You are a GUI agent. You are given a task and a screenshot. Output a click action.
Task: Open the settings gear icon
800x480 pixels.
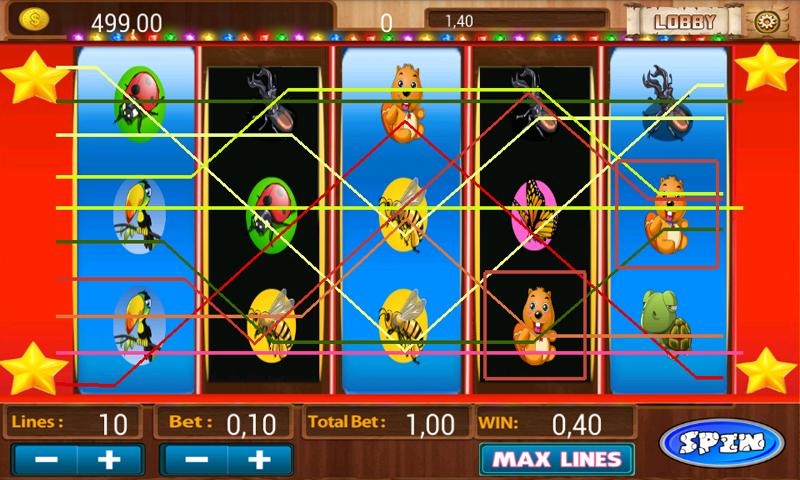click(767, 21)
